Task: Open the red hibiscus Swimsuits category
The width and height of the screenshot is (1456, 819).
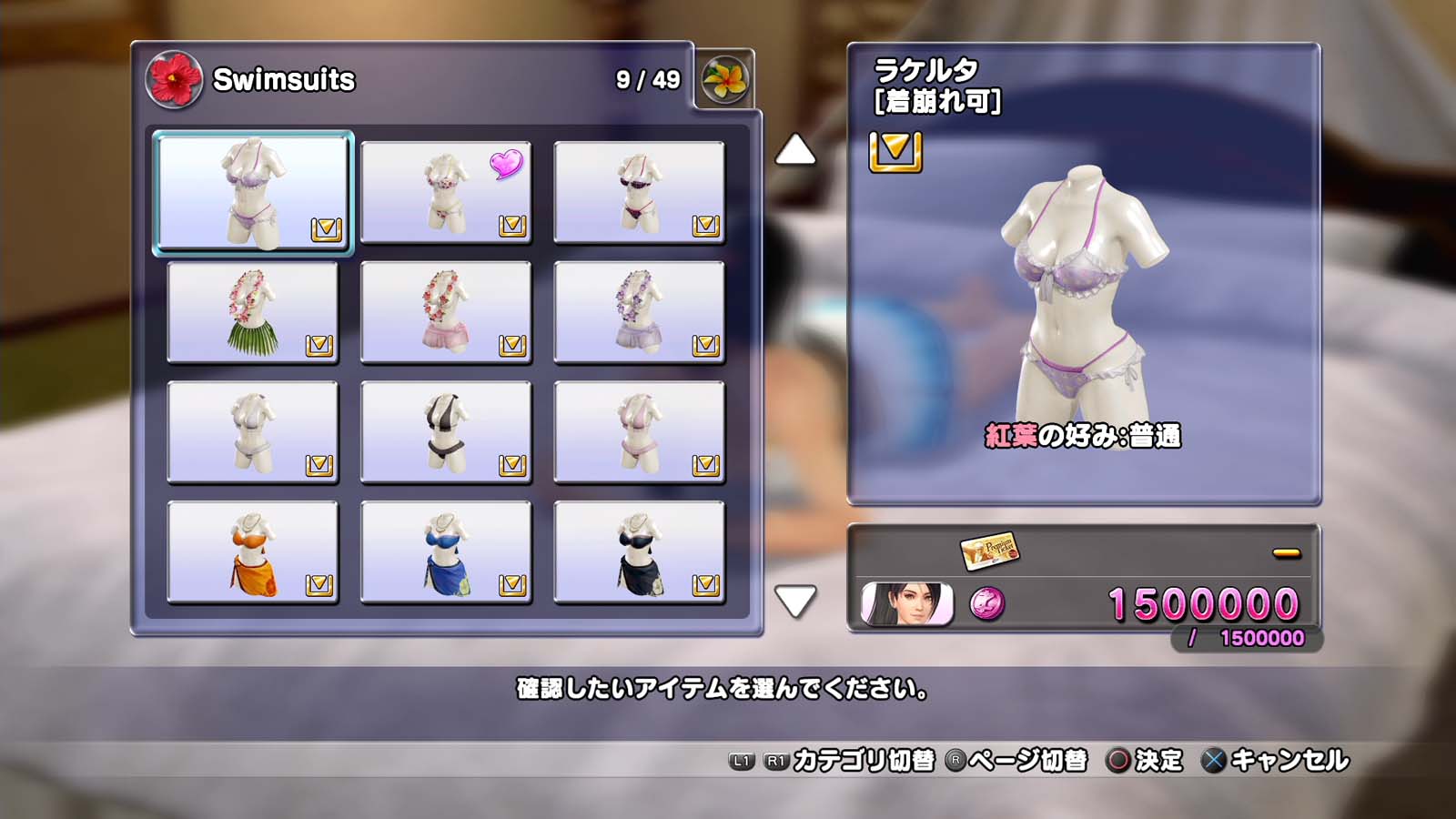Action: pos(174,80)
